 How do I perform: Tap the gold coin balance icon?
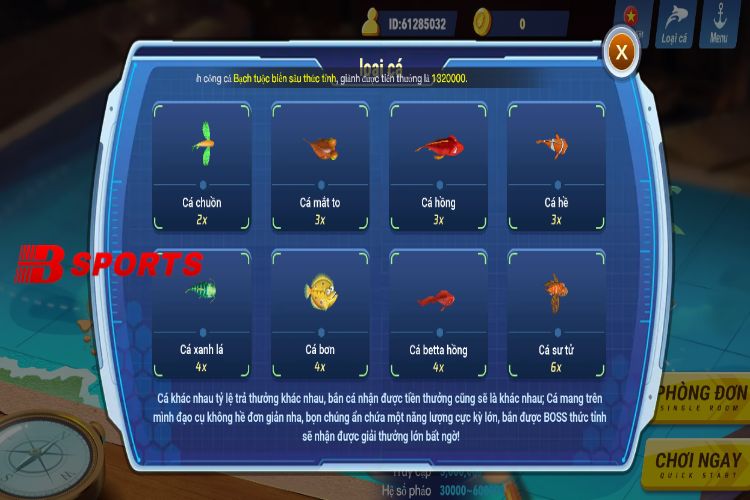coord(482,22)
